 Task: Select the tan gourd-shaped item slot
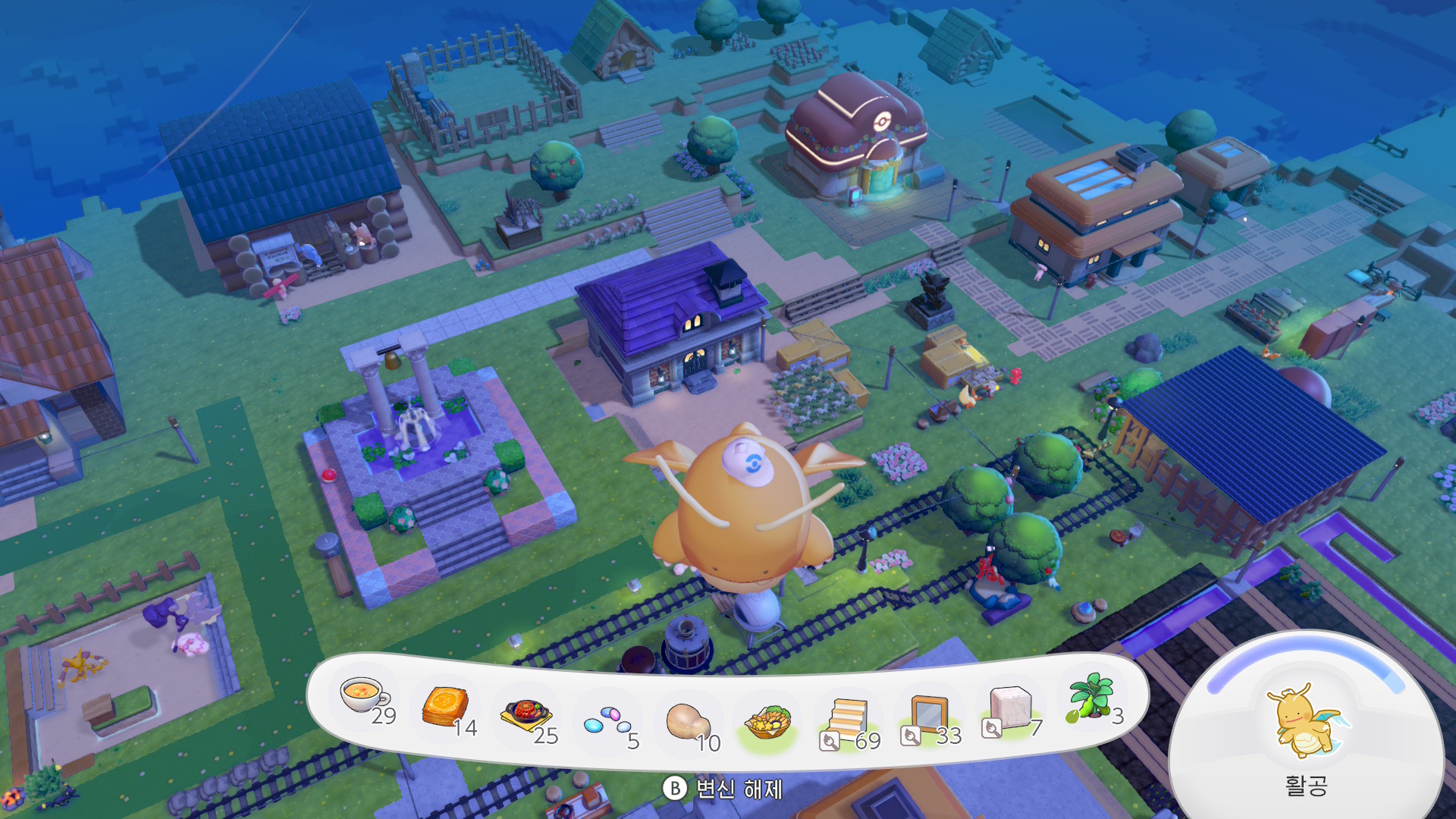click(687, 721)
